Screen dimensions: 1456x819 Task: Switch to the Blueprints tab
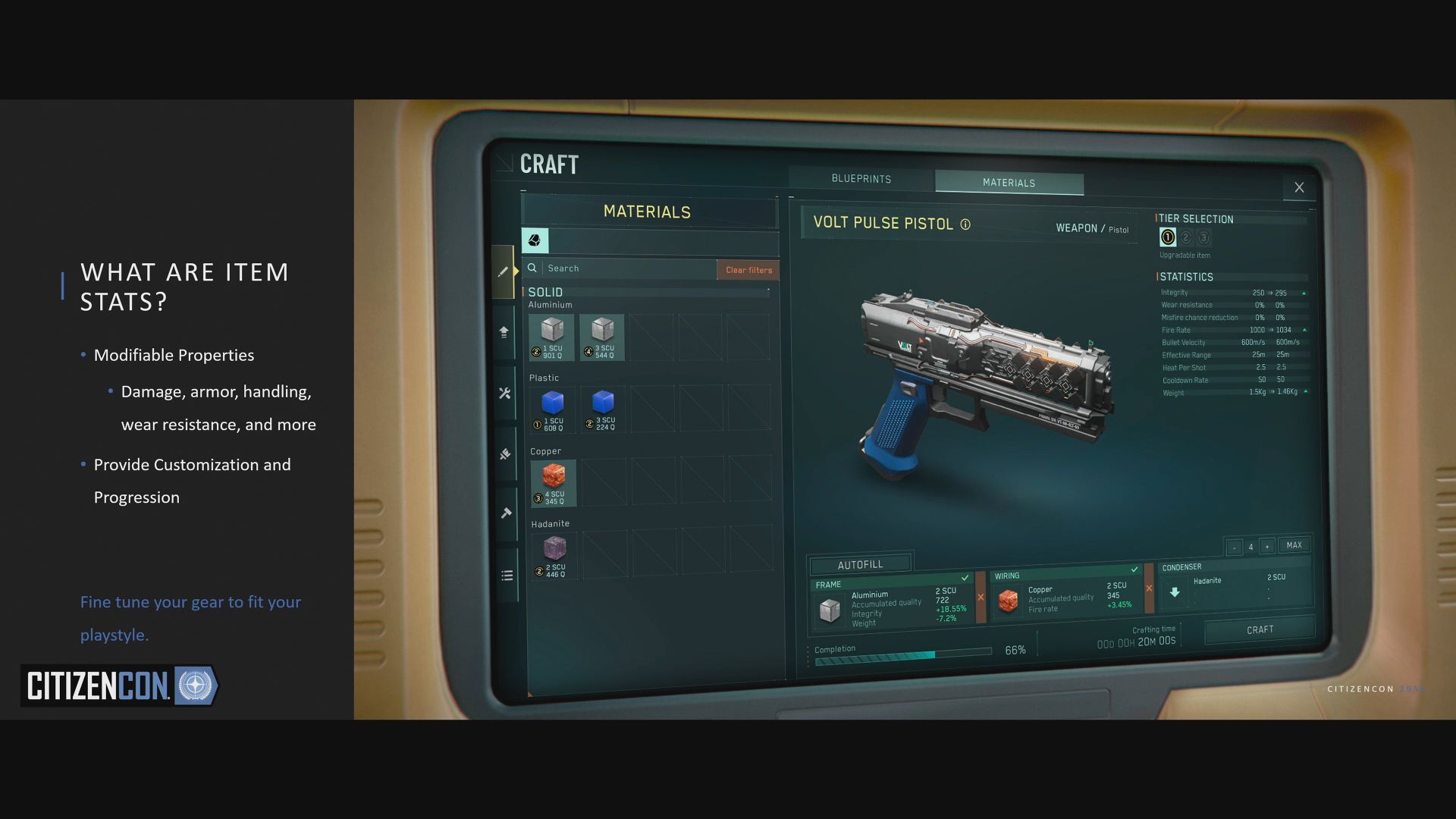(861, 179)
